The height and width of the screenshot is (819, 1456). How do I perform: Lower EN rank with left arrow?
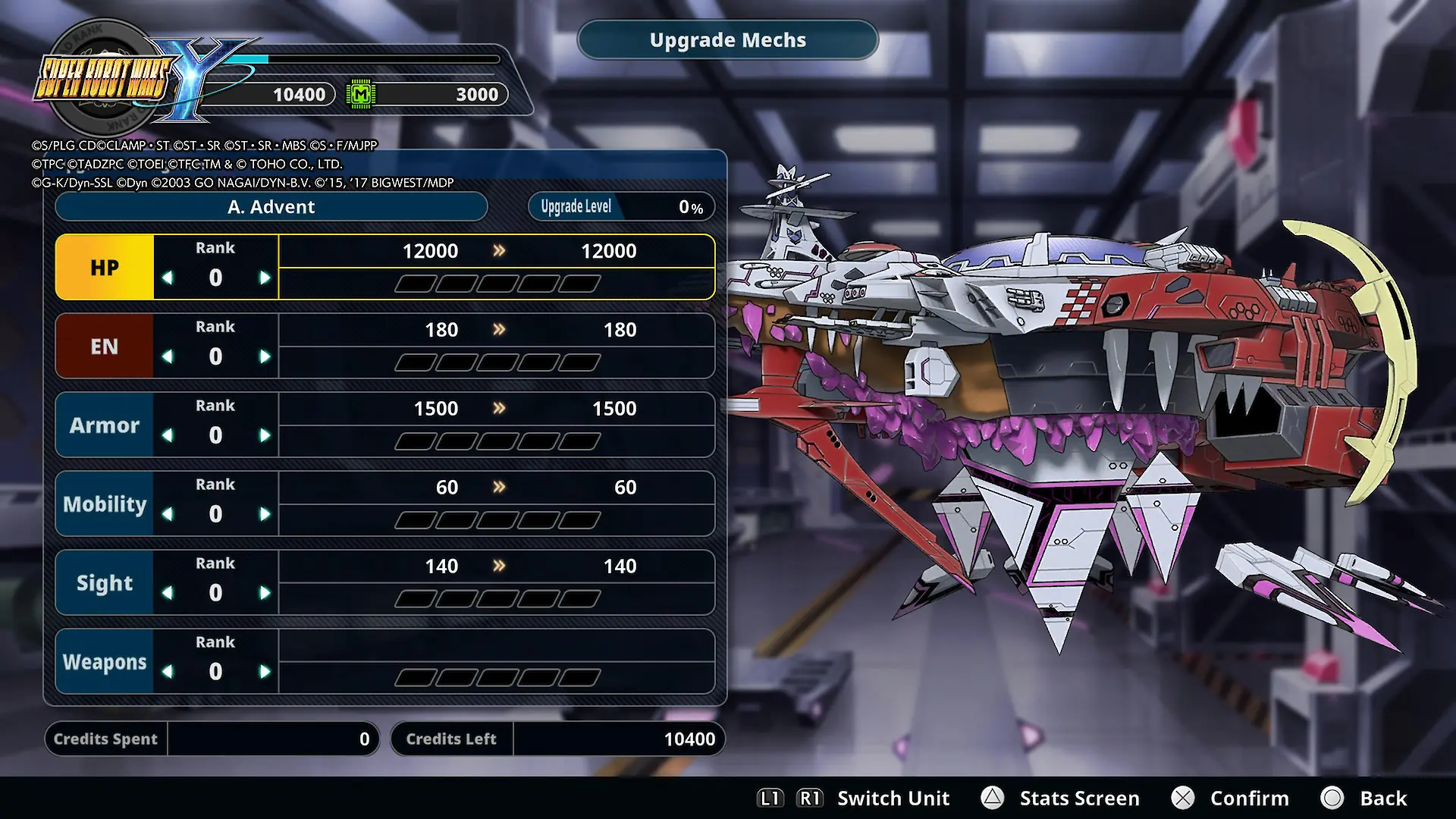tap(168, 357)
